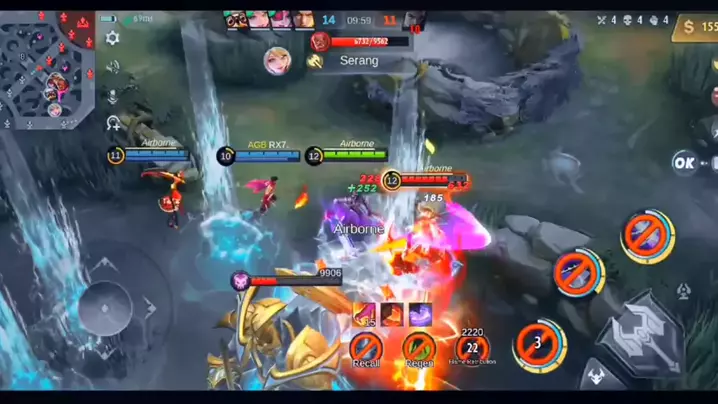Tap the Serang command prompt

tap(358, 60)
